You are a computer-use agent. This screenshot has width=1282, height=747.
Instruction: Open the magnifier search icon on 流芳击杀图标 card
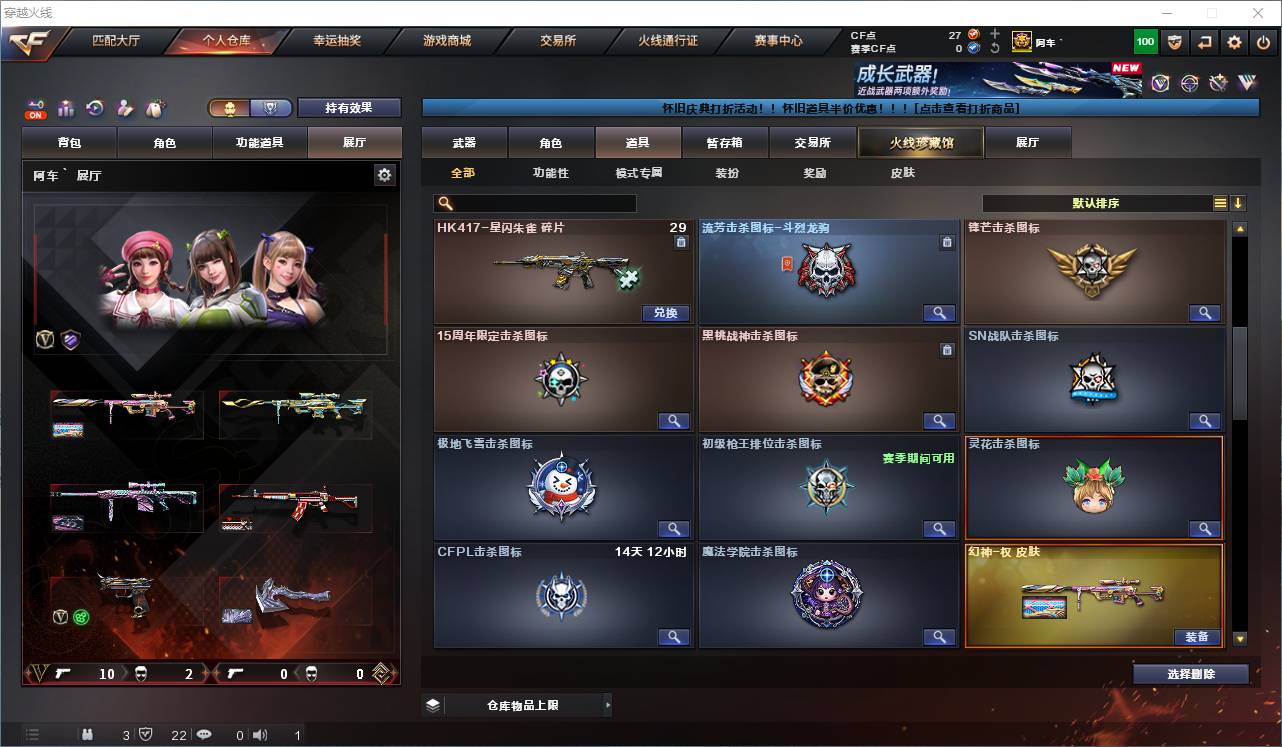tap(938, 312)
